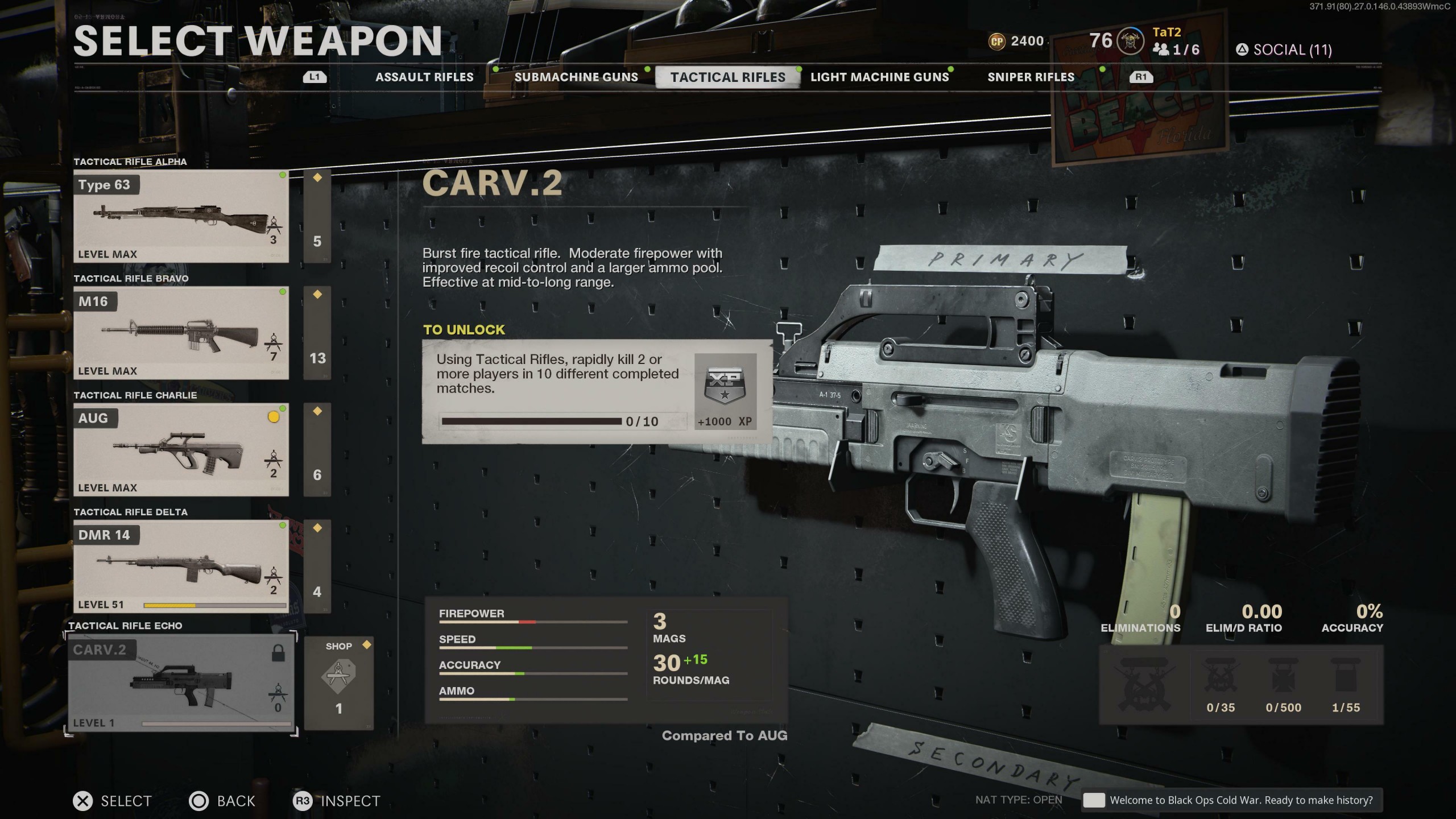
Task: Select the Tactical Rifles tab
Action: (x=727, y=77)
